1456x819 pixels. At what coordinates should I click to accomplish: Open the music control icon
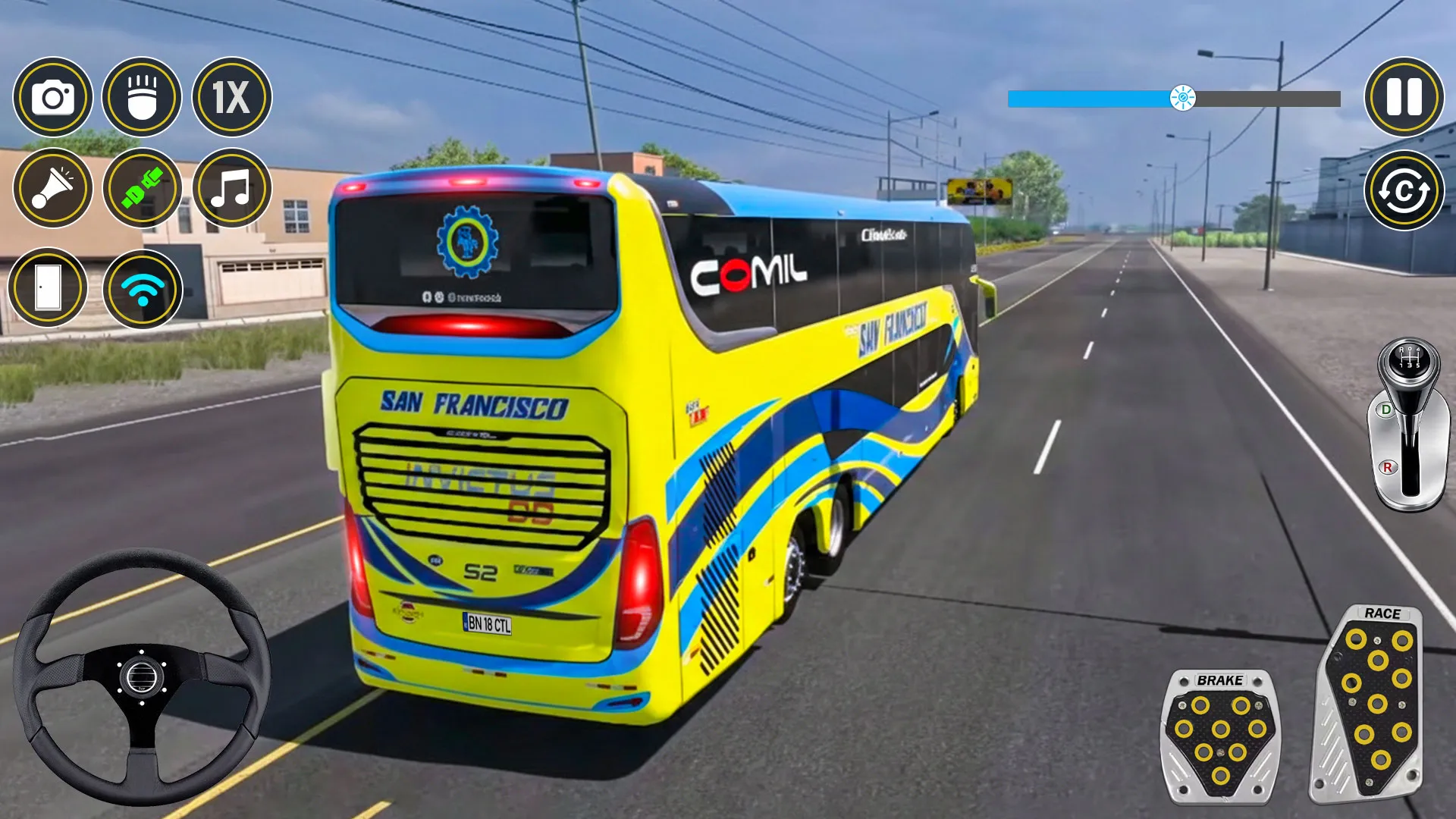pyautogui.click(x=230, y=188)
